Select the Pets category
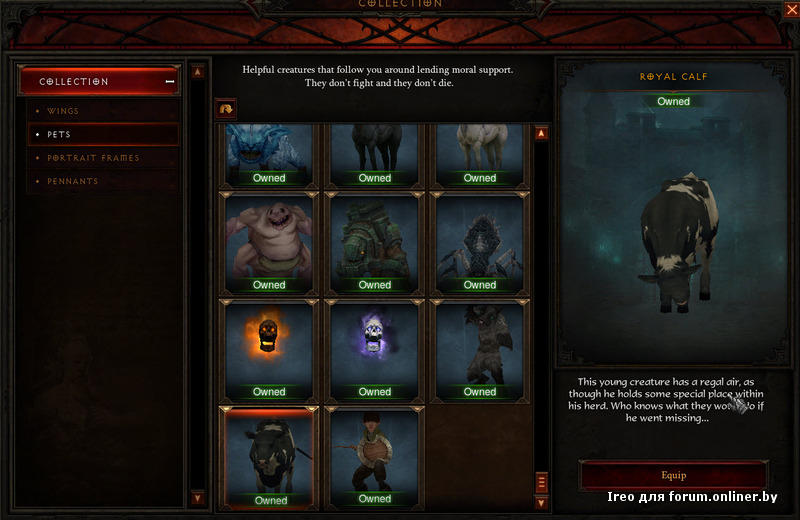Image resolution: width=800 pixels, height=520 pixels. point(59,134)
